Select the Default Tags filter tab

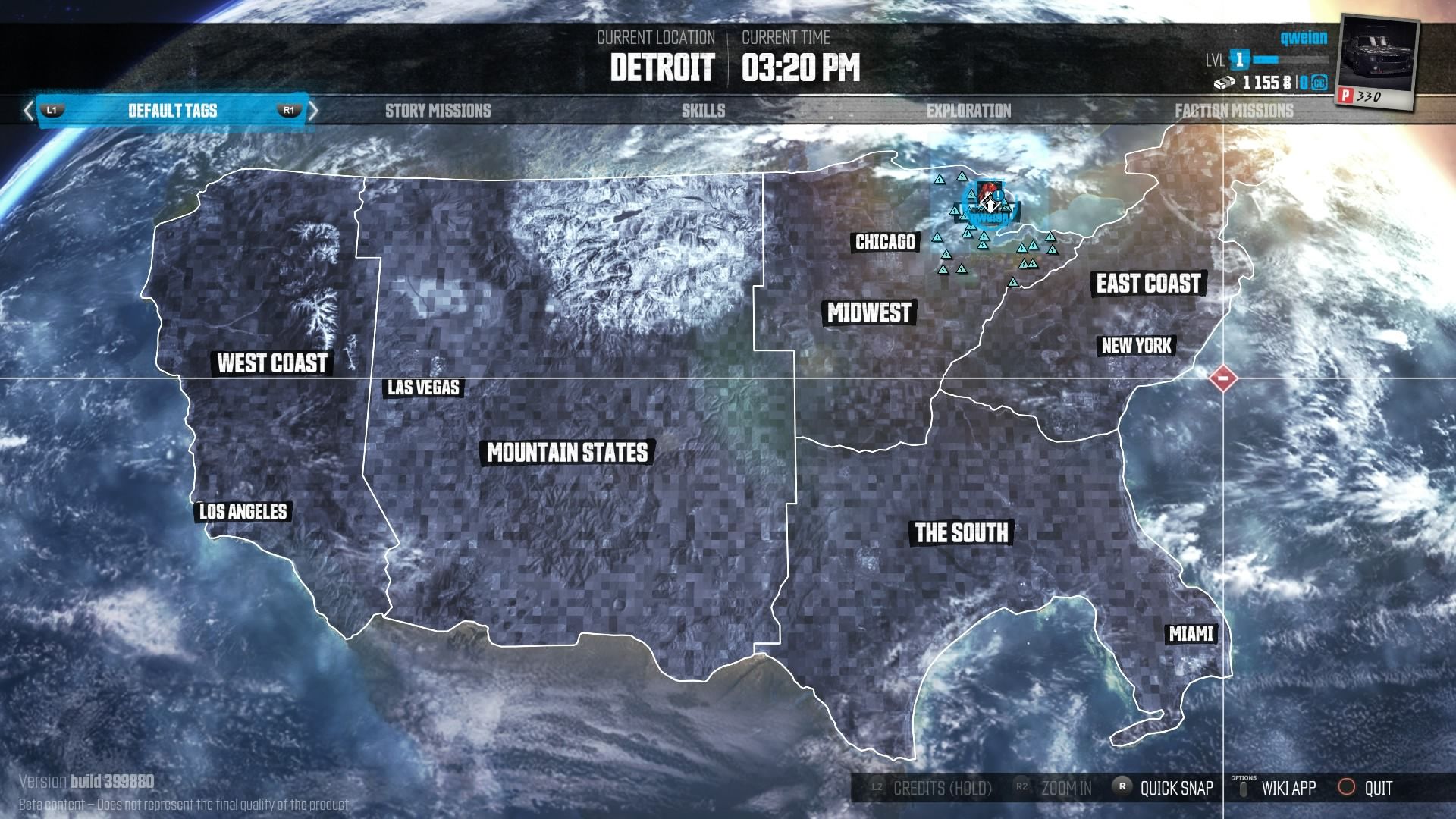coord(172,111)
